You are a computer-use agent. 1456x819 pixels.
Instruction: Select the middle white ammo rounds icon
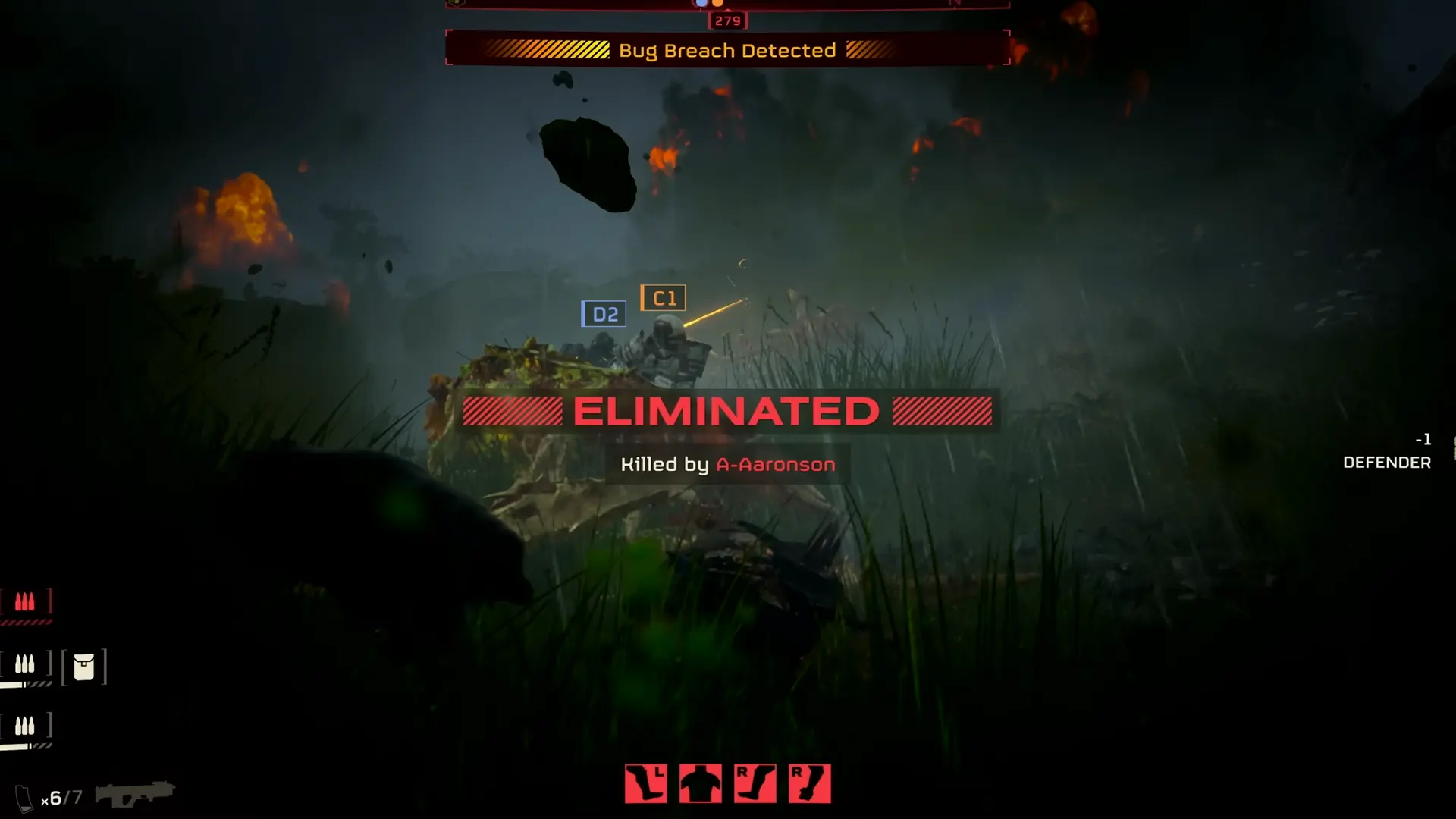25,664
